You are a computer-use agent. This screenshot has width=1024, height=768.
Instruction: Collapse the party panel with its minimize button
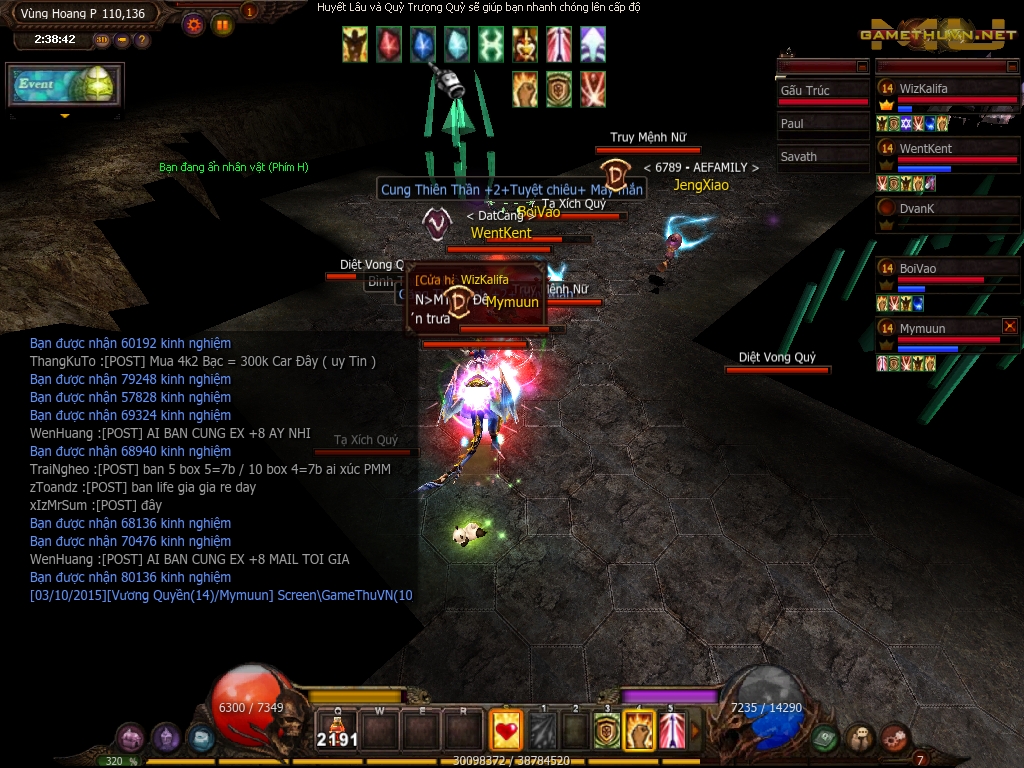tap(1011, 67)
